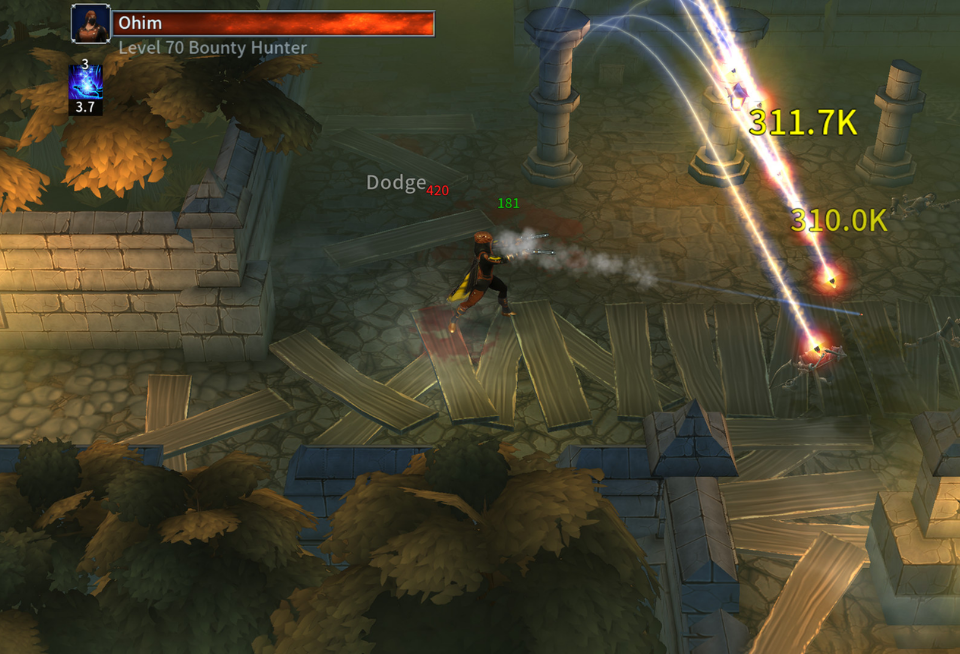Click Ohim's character portrait
This screenshot has width=960, height=654.
91,24
